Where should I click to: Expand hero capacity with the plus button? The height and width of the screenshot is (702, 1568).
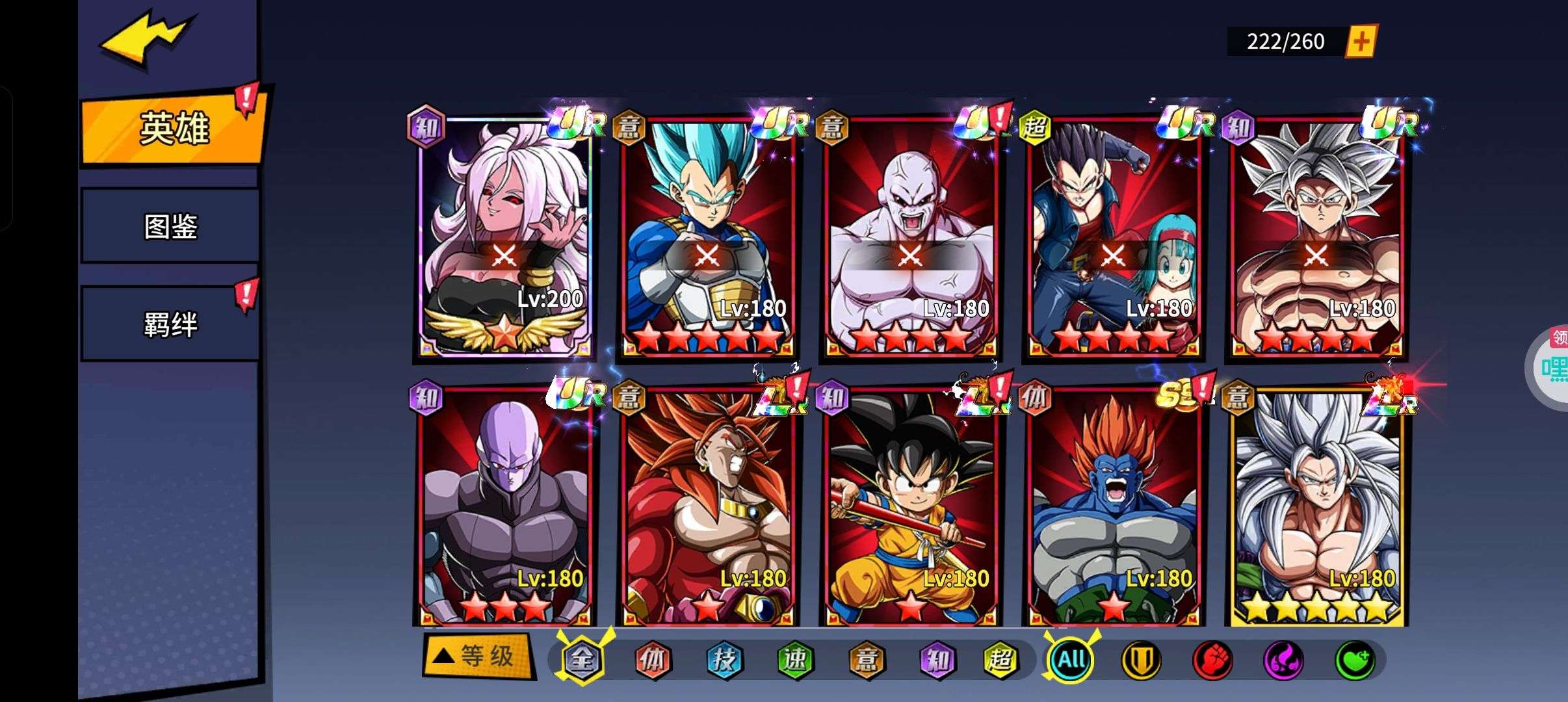(x=1361, y=42)
